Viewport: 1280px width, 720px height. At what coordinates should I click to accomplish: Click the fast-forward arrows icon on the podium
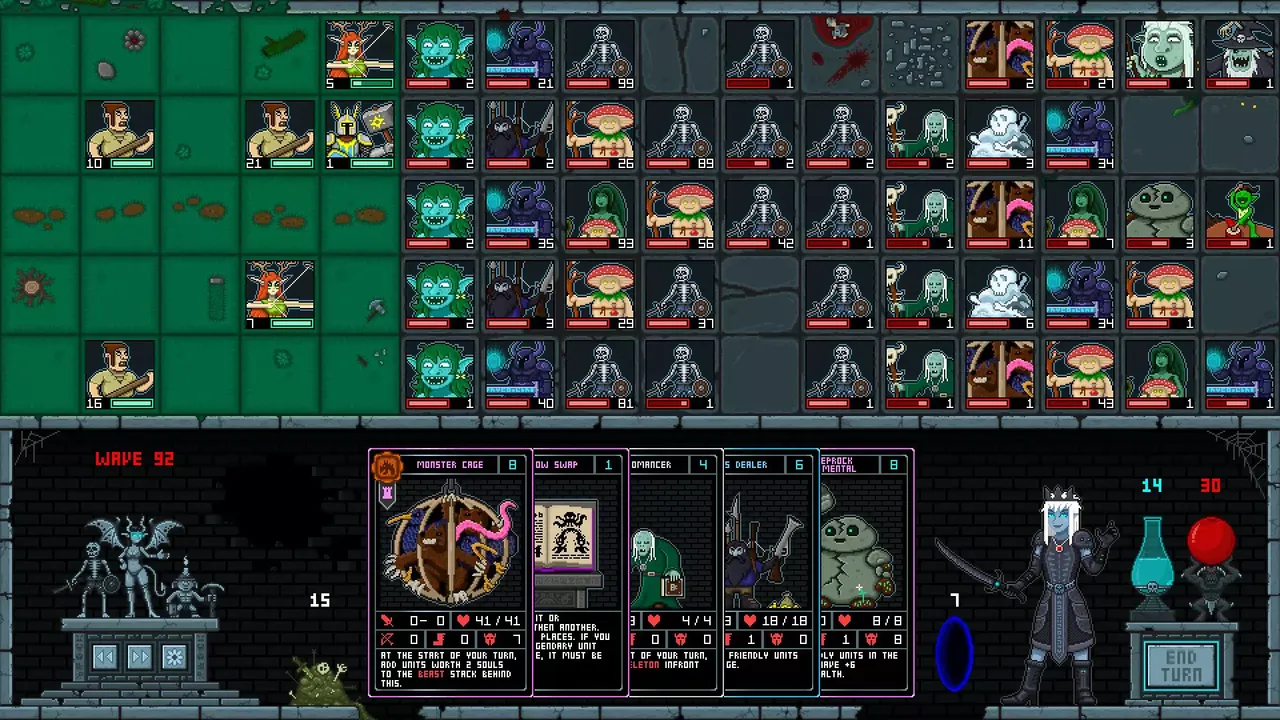140,657
